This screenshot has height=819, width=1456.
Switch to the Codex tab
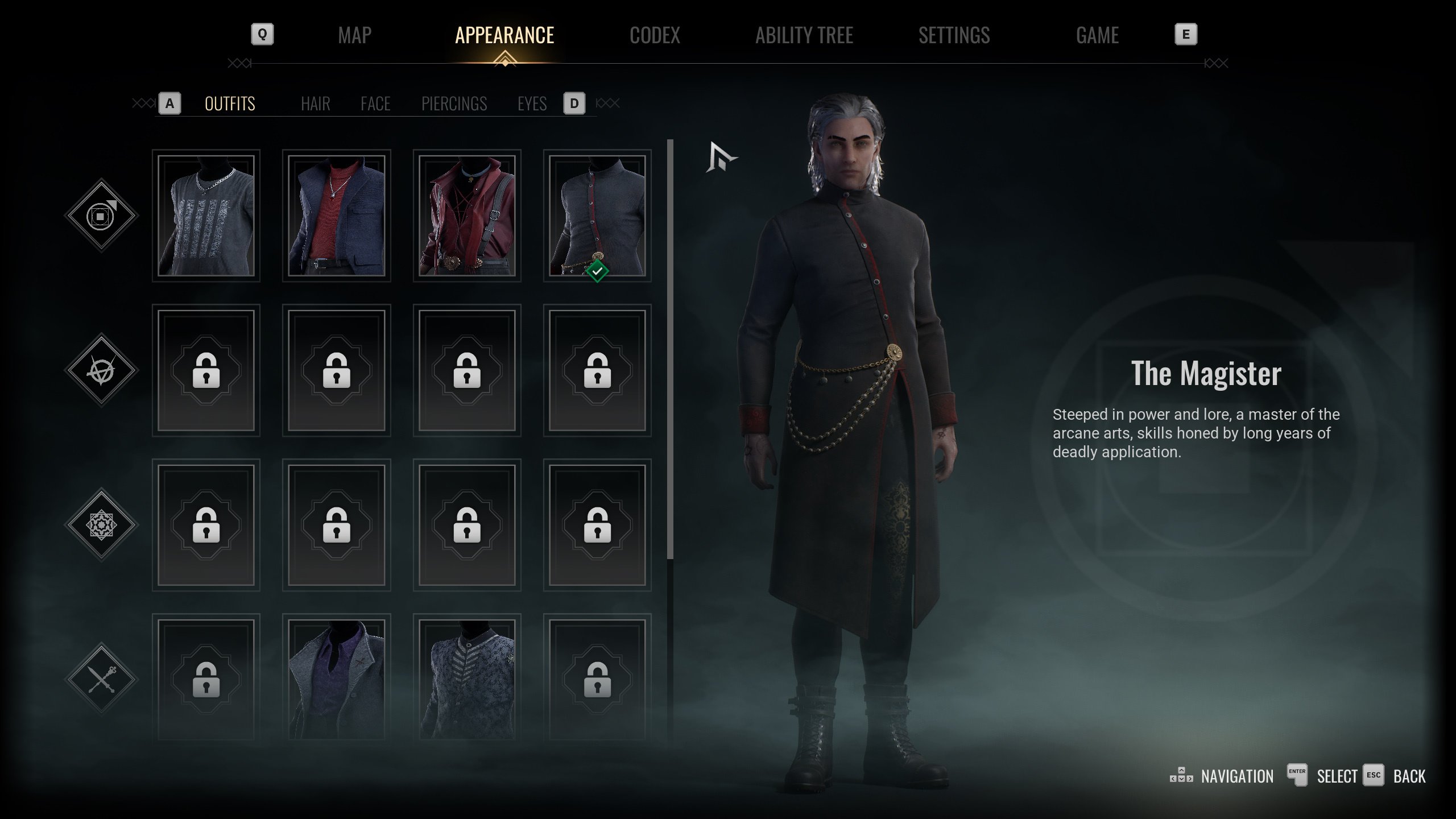tap(655, 35)
